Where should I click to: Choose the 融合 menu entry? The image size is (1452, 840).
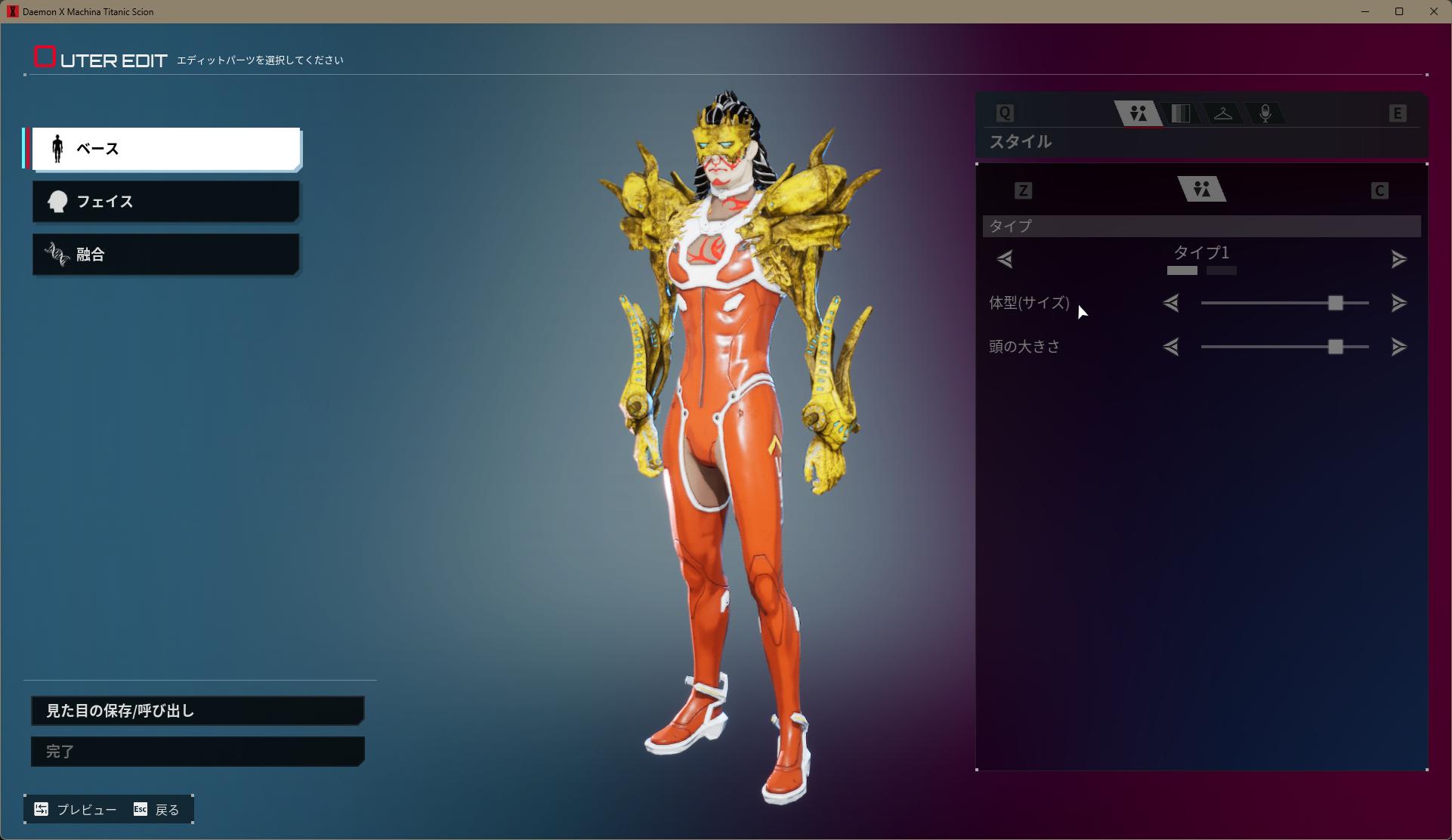(166, 255)
